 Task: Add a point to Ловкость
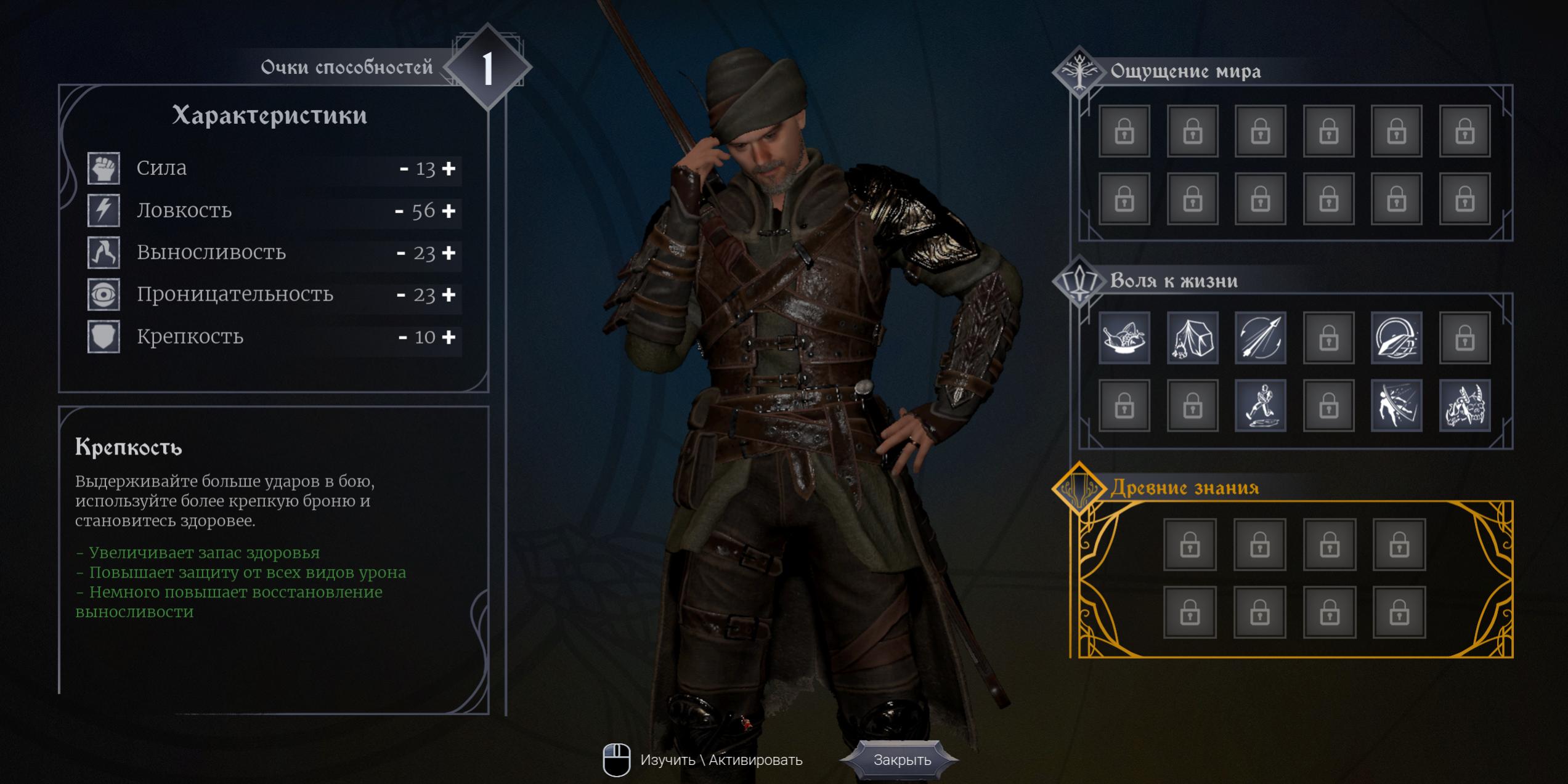point(449,211)
